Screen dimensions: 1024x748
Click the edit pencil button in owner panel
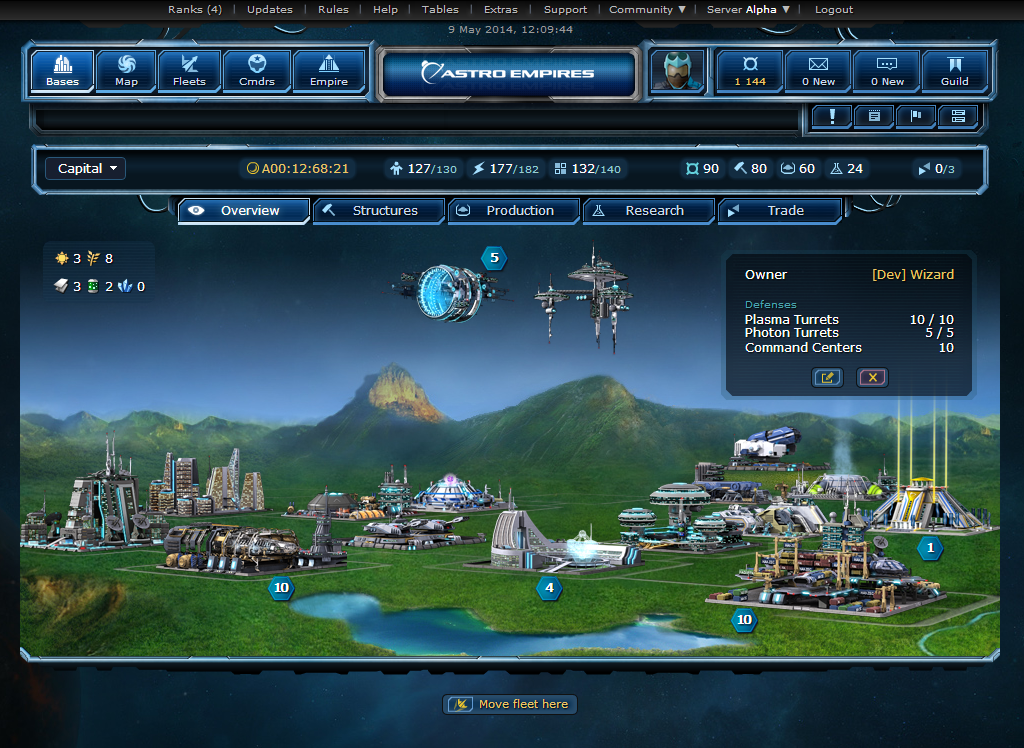point(828,377)
